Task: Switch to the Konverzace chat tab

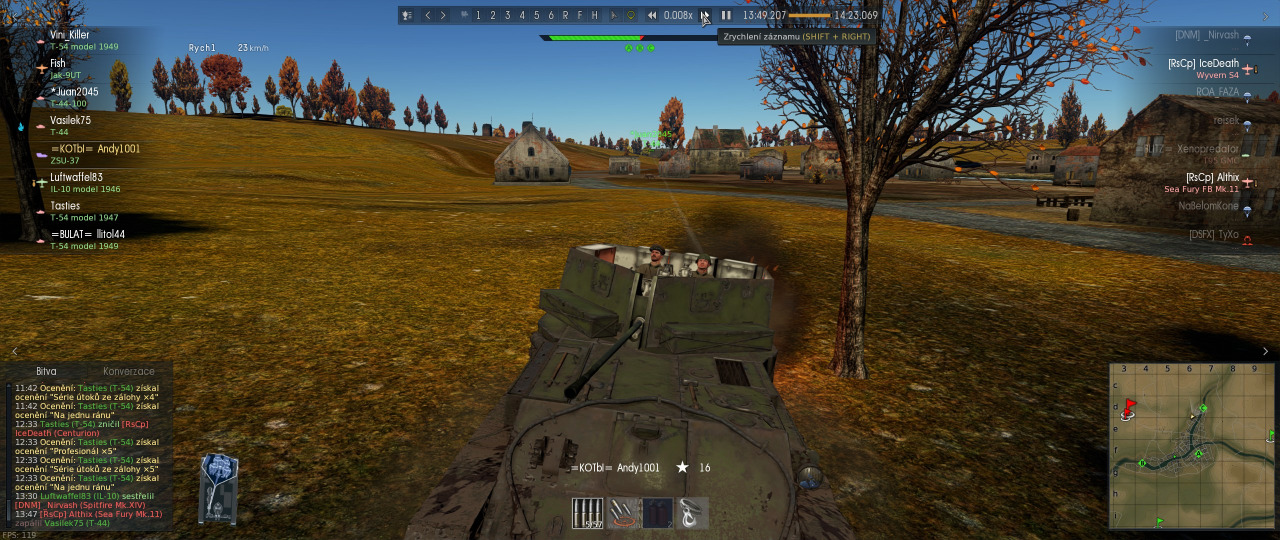Action: tap(129, 371)
